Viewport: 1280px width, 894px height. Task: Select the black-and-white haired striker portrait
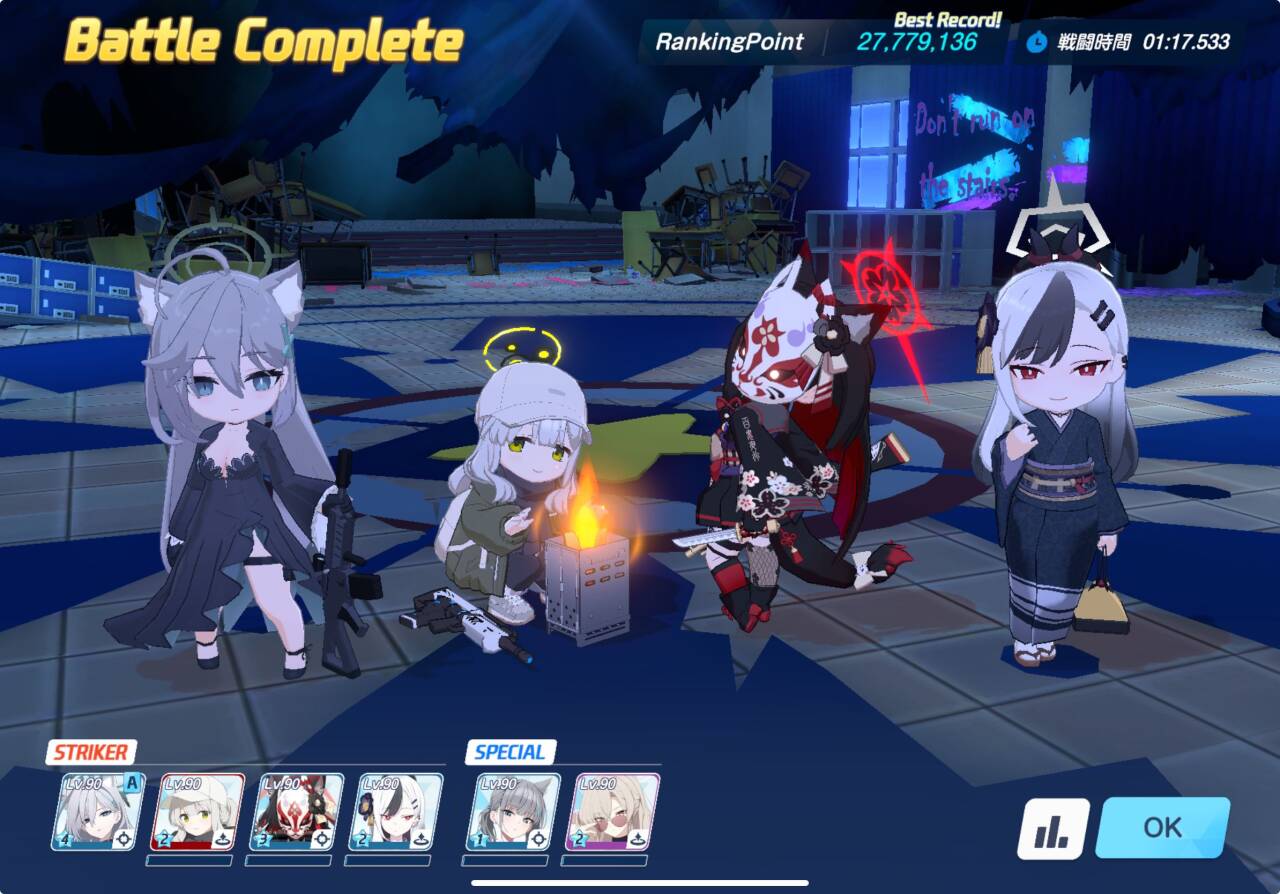click(395, 812)
